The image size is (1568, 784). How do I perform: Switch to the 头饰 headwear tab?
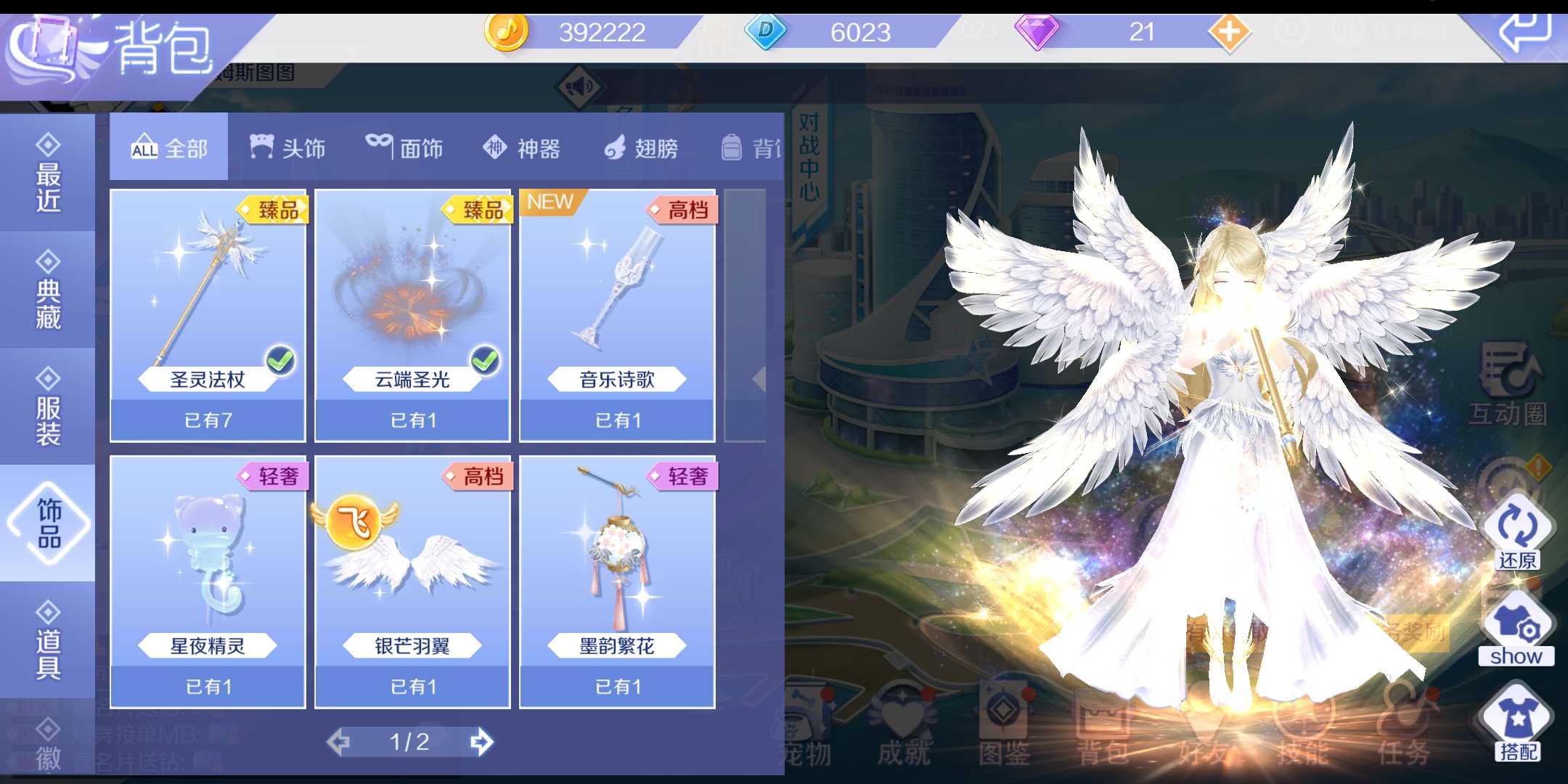(288, 147)
